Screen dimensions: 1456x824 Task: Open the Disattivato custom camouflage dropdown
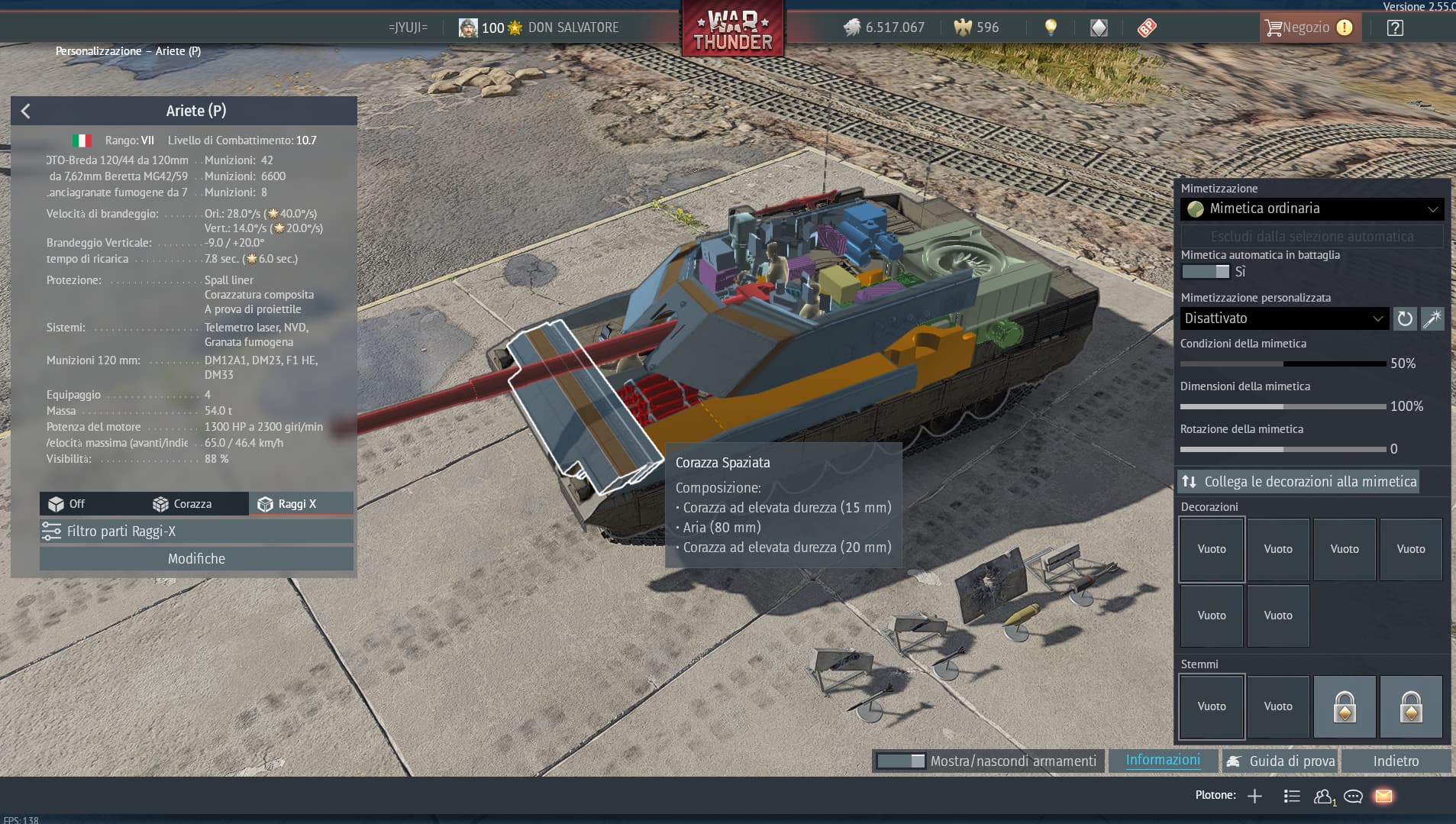pyautogui.click(x=1283, y=318)
